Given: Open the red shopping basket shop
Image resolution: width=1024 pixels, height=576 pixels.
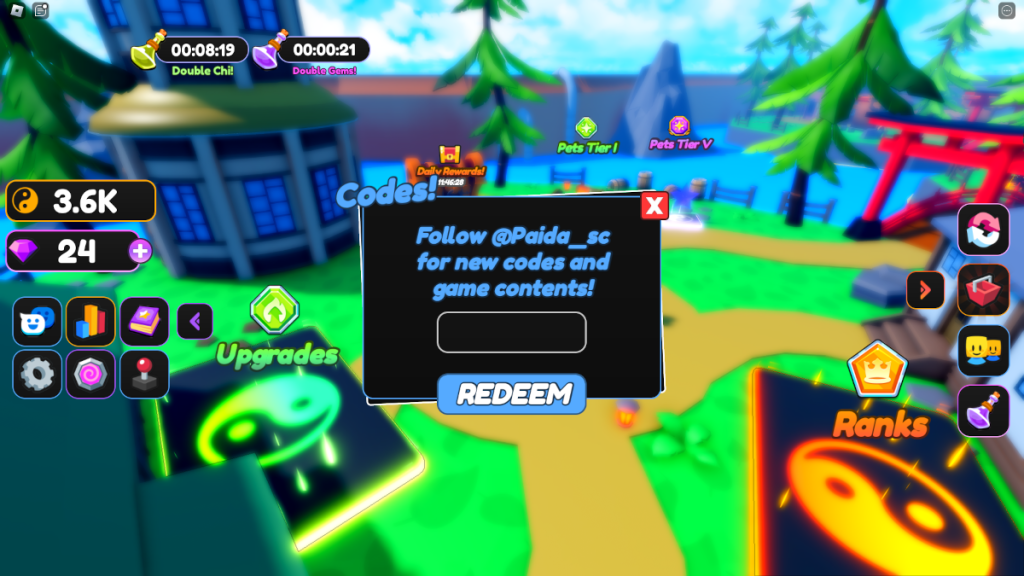Looking at the screenshot, I should (x=983, y=290).
